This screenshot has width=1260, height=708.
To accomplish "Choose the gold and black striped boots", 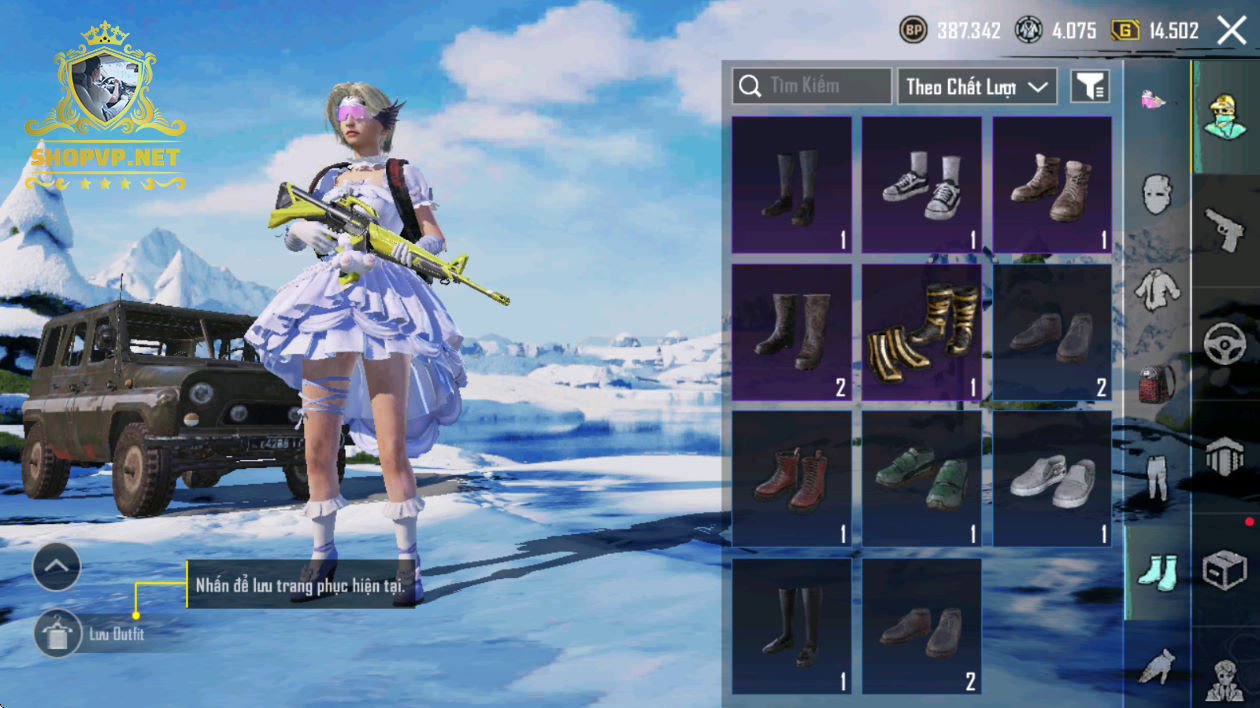I will [x=922, y=332].
